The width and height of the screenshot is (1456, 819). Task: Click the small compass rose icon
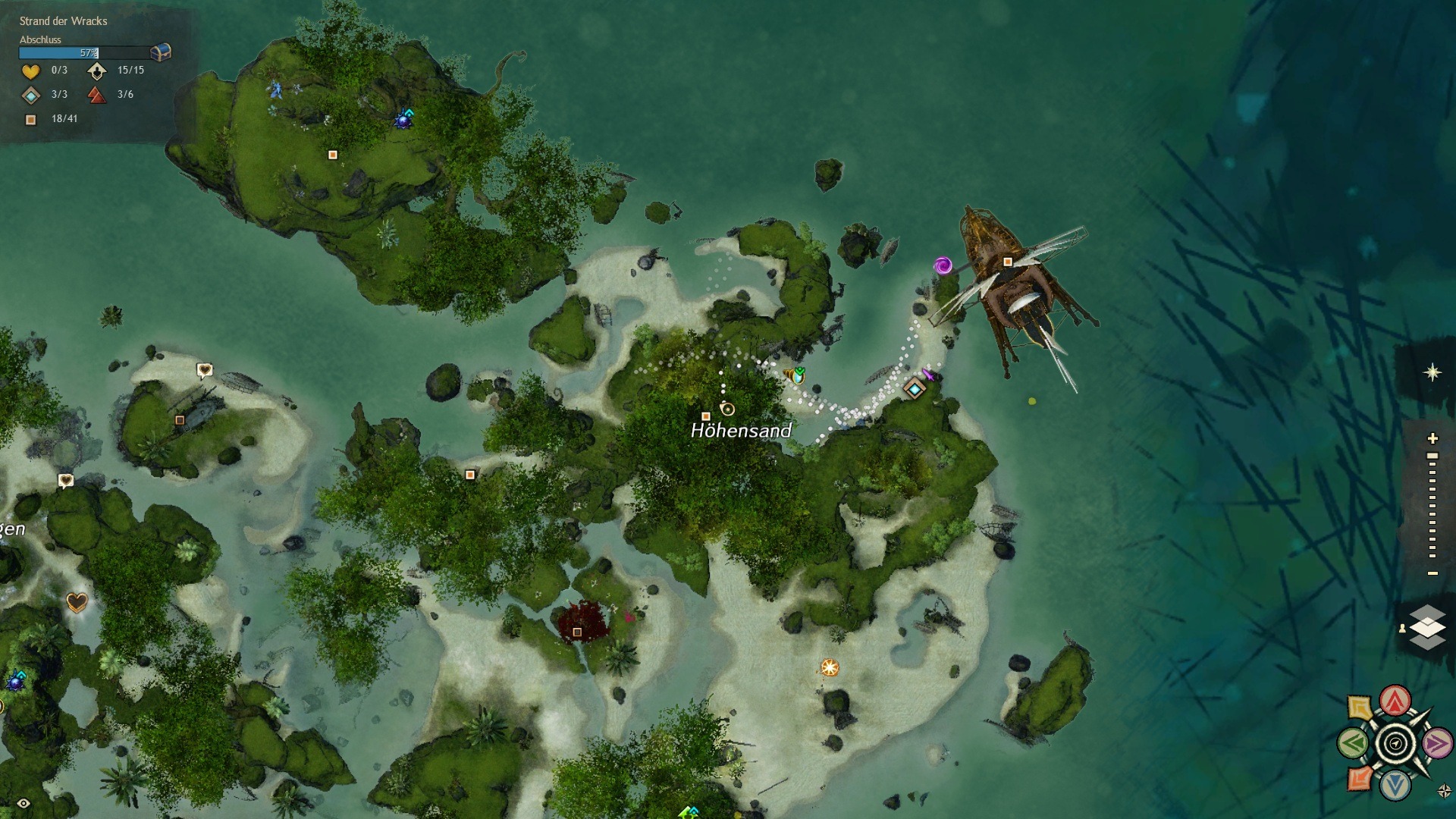(1444, 792)
